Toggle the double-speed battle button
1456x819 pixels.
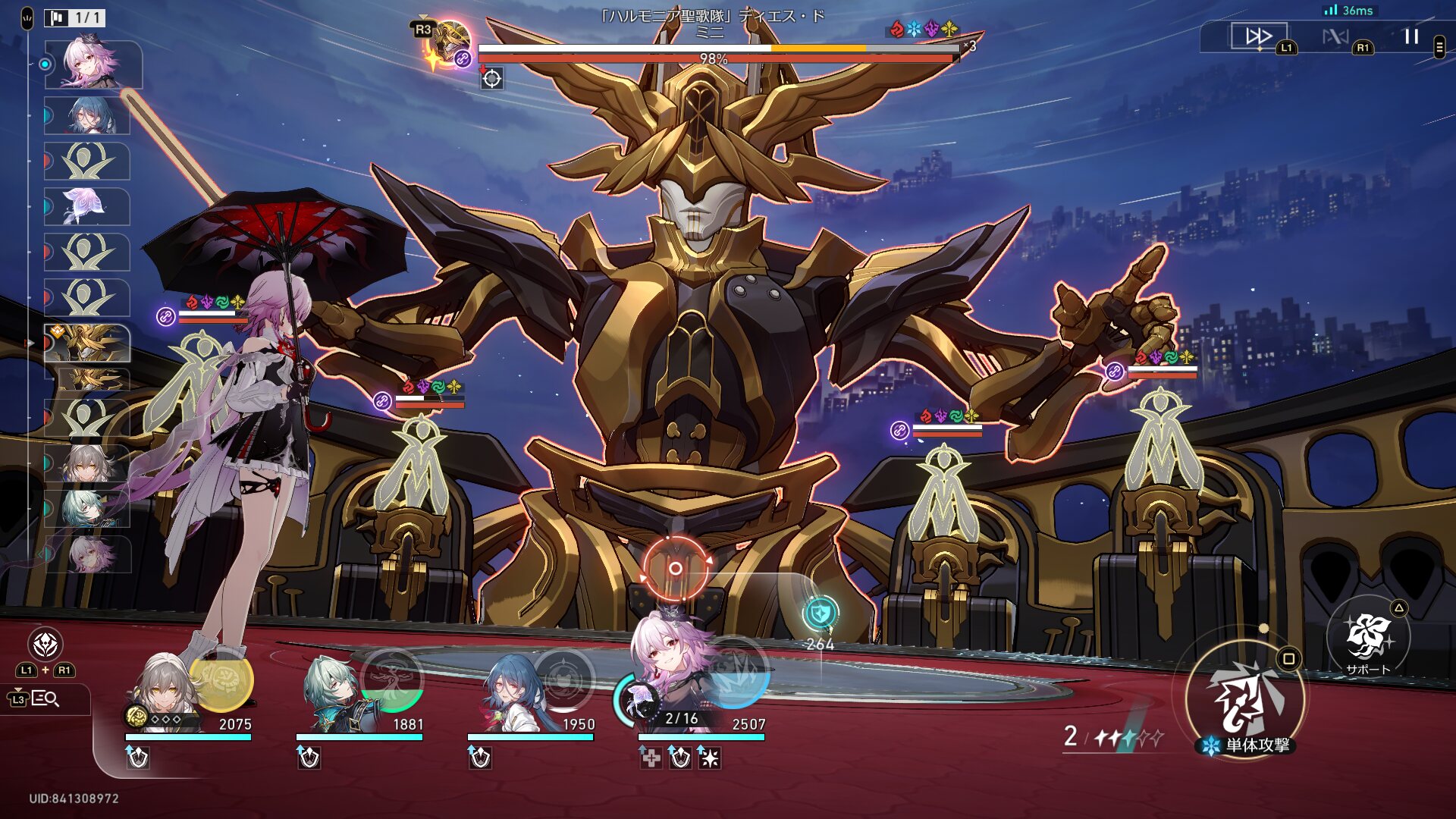click(1258, 36)
